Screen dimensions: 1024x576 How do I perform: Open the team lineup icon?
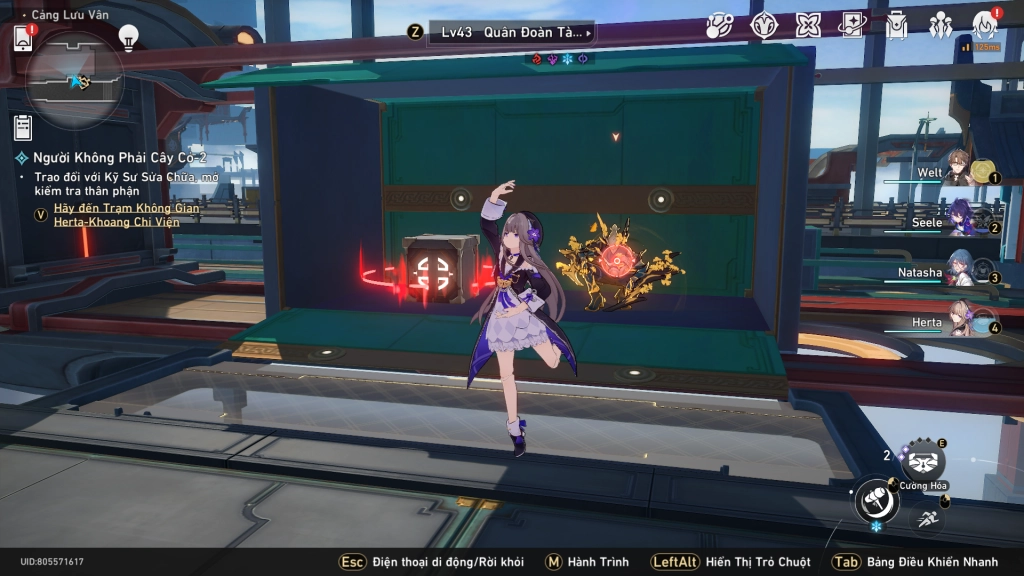(940, 26)
